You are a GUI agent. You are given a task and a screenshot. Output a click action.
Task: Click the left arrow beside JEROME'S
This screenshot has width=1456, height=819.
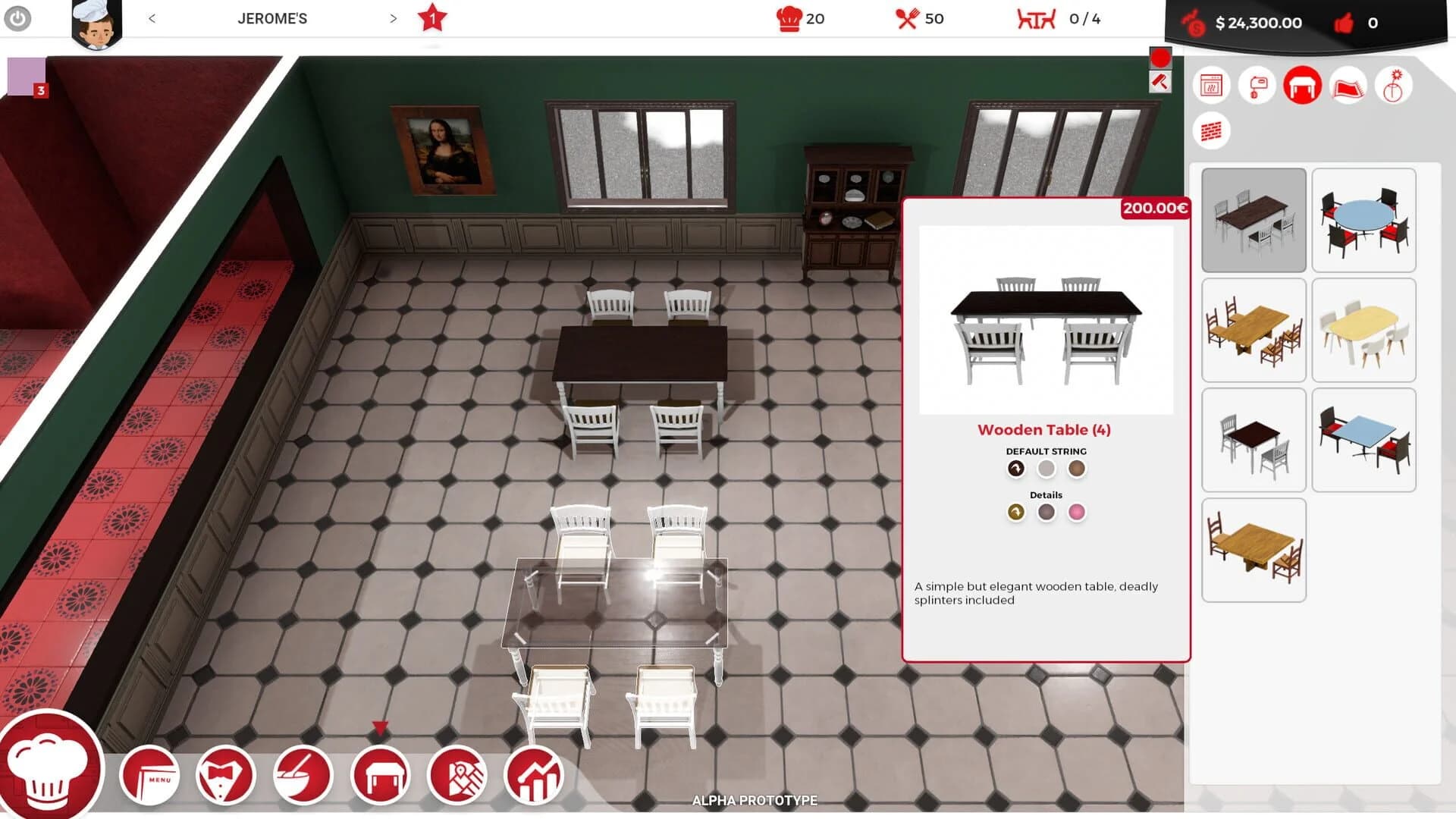pos(154,18)
